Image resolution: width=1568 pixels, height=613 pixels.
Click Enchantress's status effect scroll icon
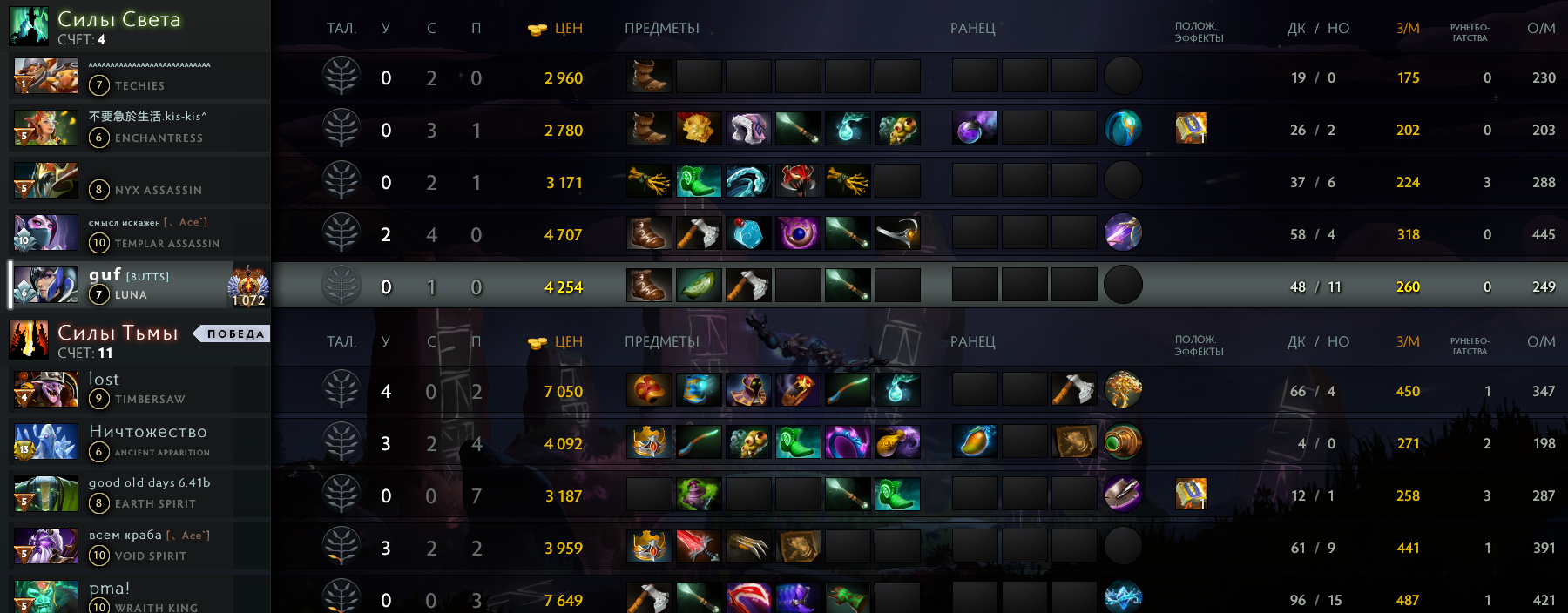point(1191,129)
